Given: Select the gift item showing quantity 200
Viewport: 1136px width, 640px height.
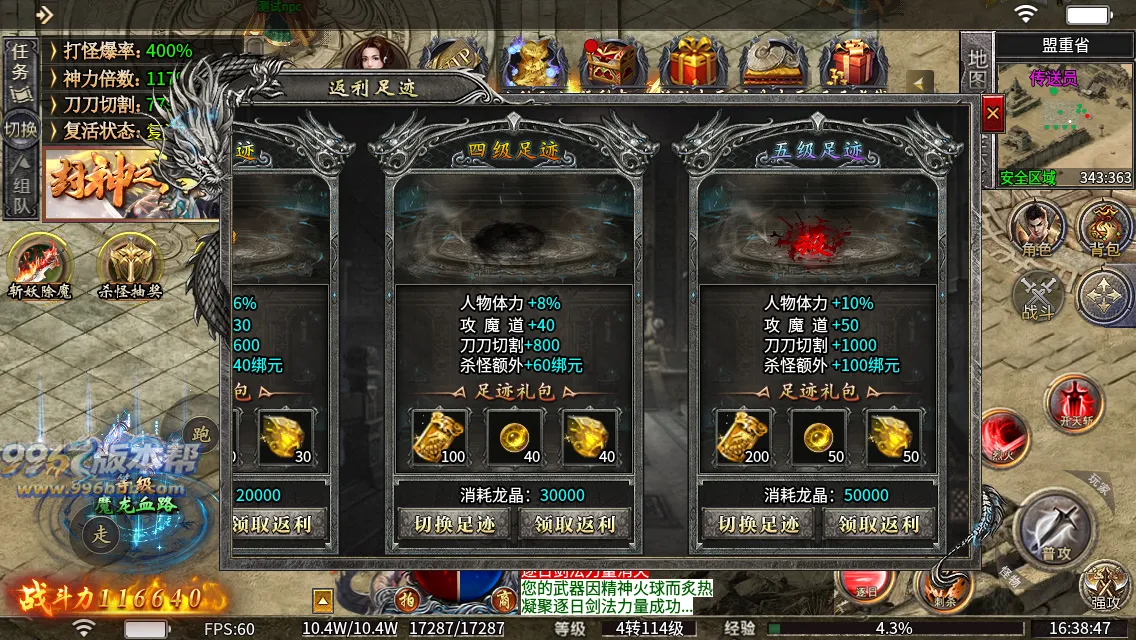Looking at the screenshot, I should [743, 437].
